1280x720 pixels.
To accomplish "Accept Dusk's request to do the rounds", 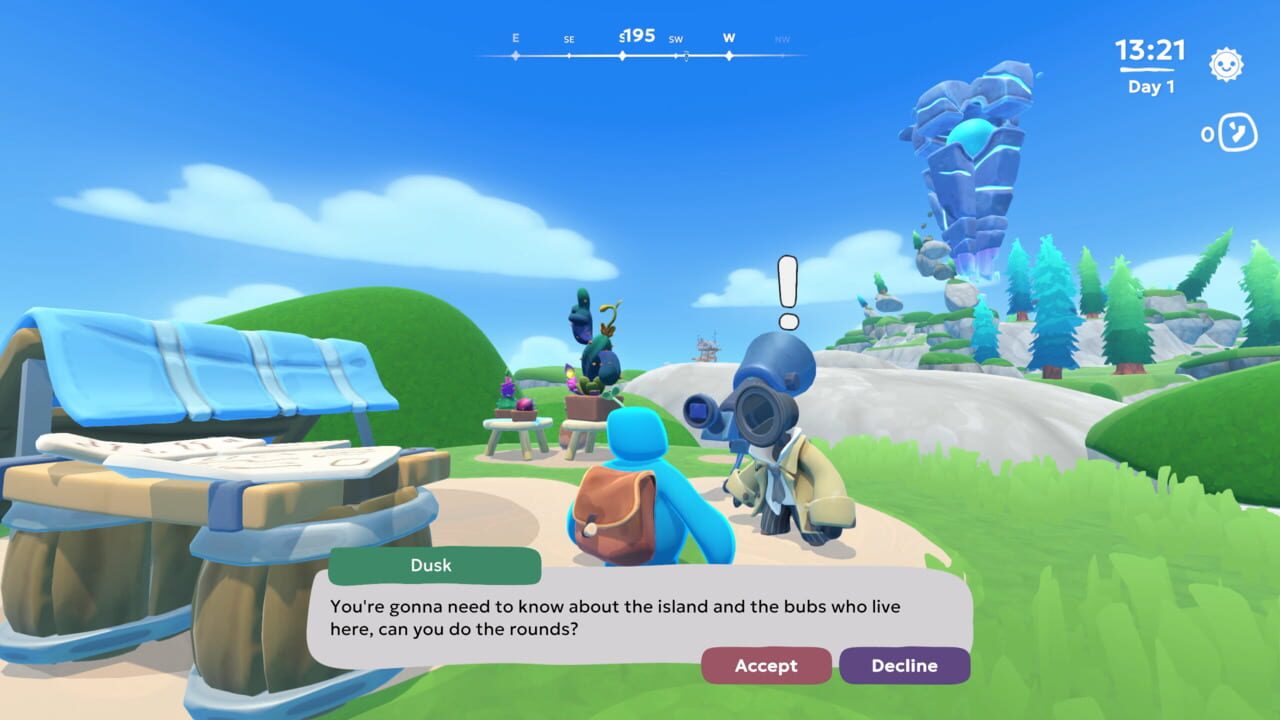I will (766, 665).
